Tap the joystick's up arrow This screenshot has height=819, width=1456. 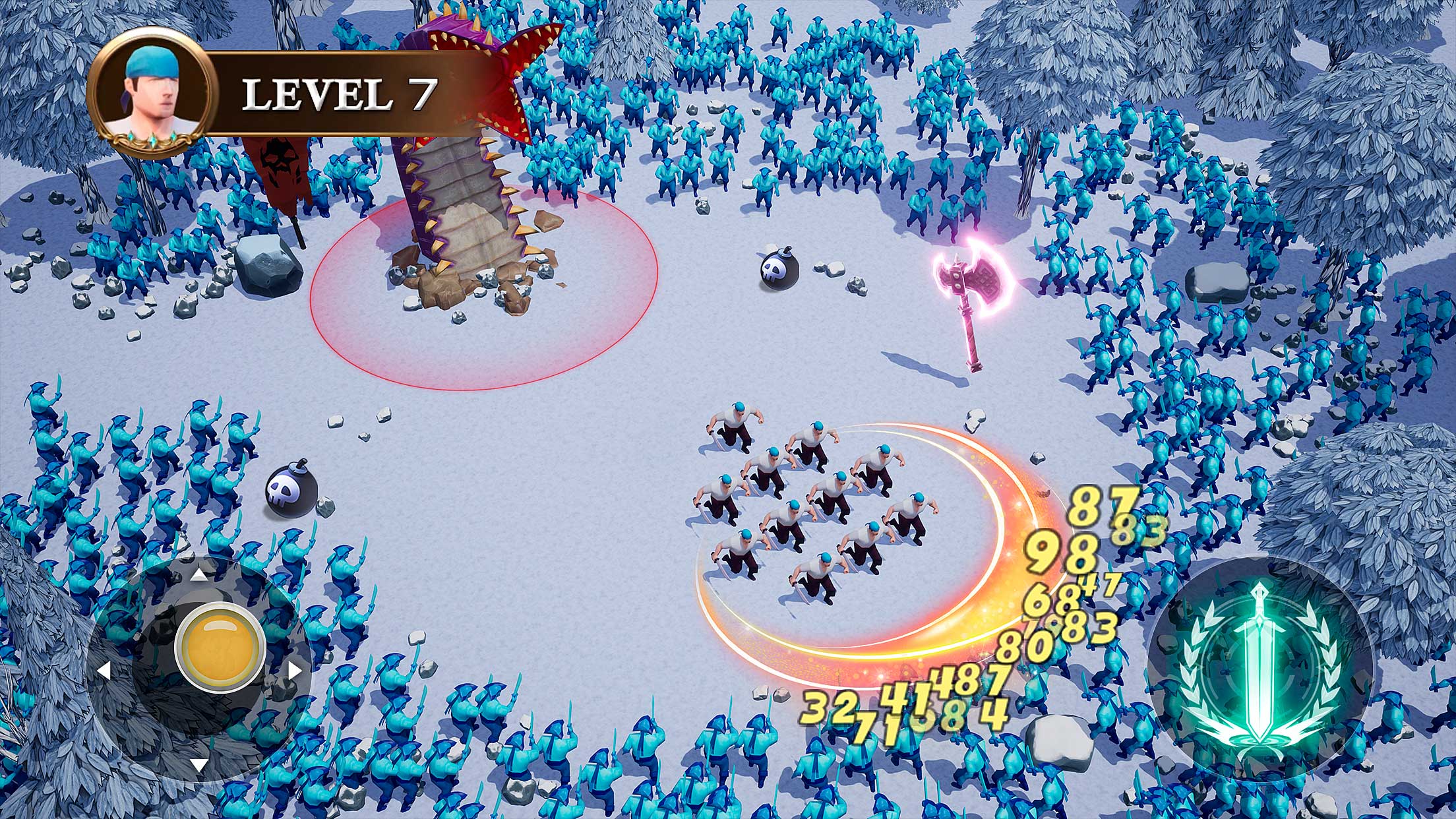coord(199,574)
